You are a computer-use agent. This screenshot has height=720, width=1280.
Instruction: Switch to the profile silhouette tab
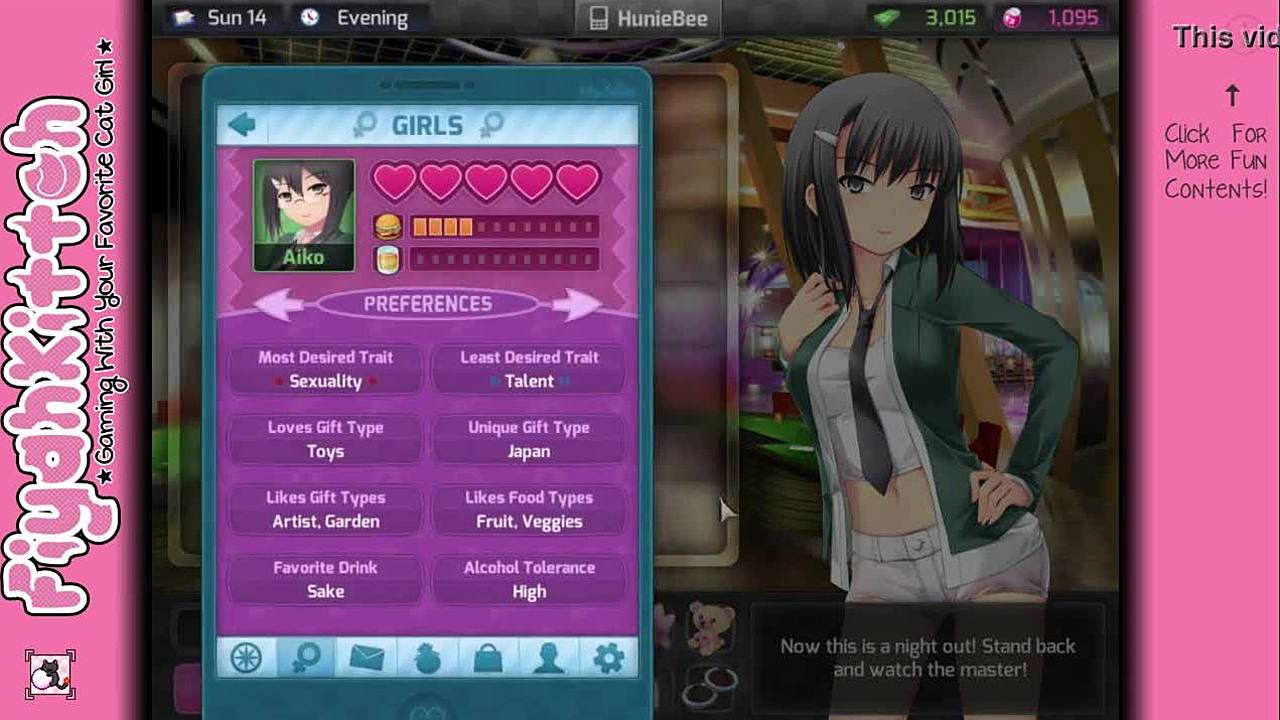click(548, 658)
